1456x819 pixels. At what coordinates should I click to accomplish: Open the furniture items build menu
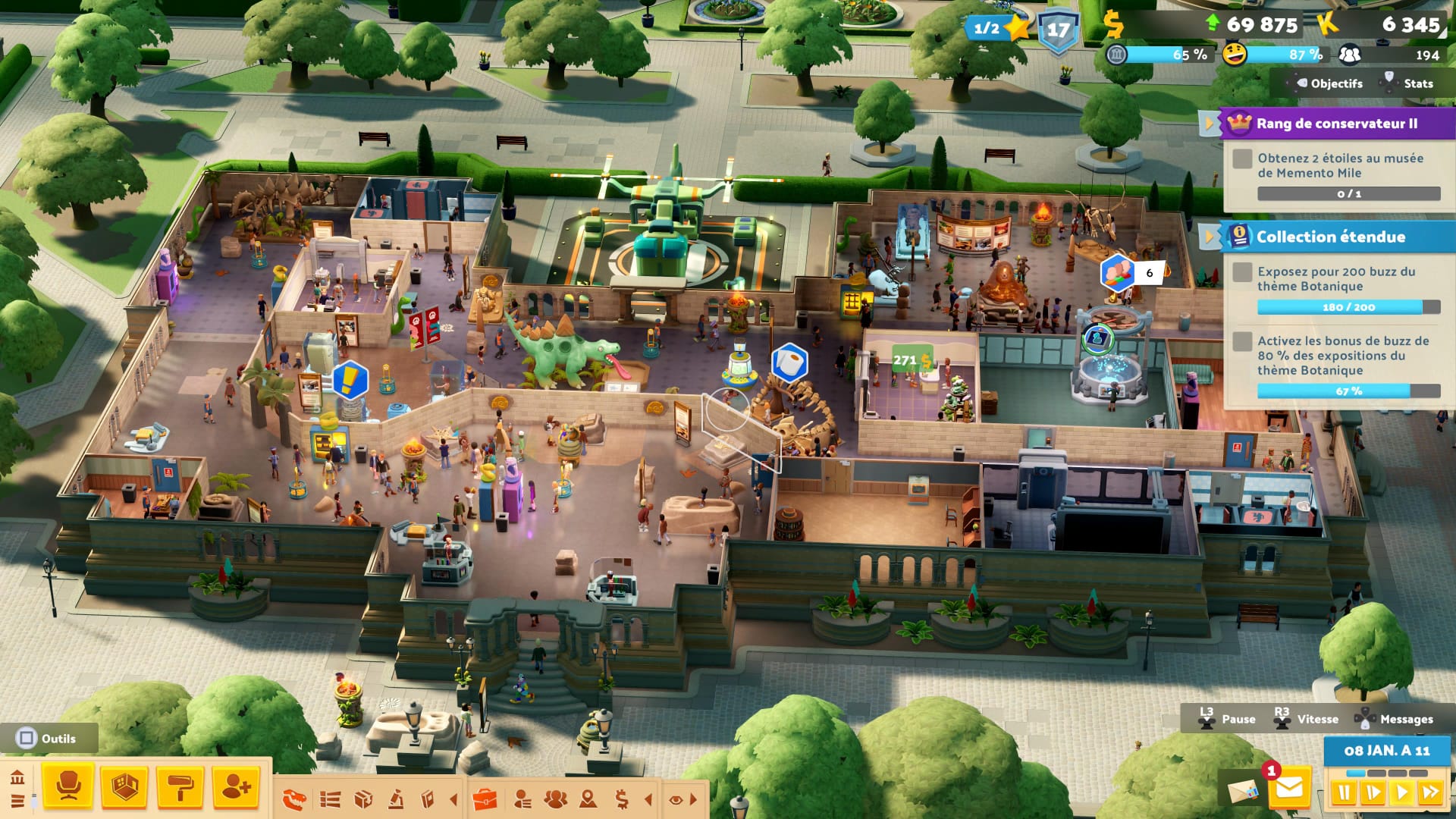(x=68, y=787)
